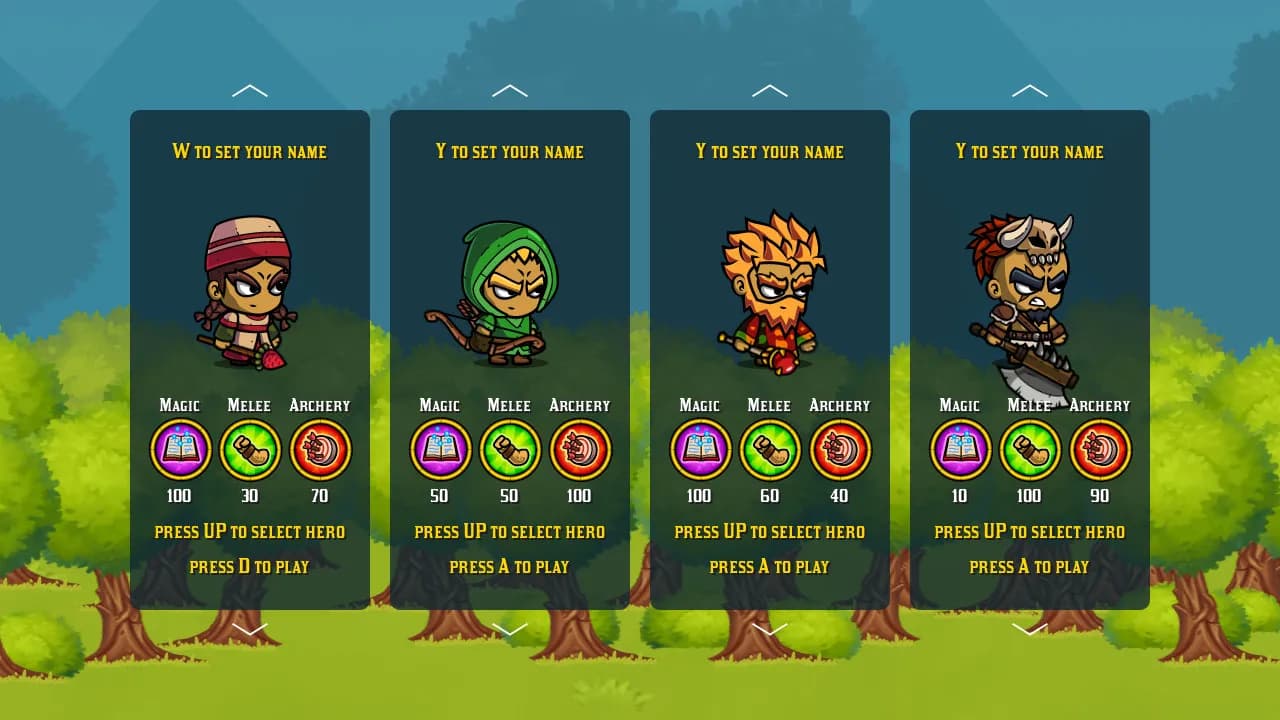Screen dimensions: 1280x720
Task: Click the strawberry girl character portrait
Action: 249,290
